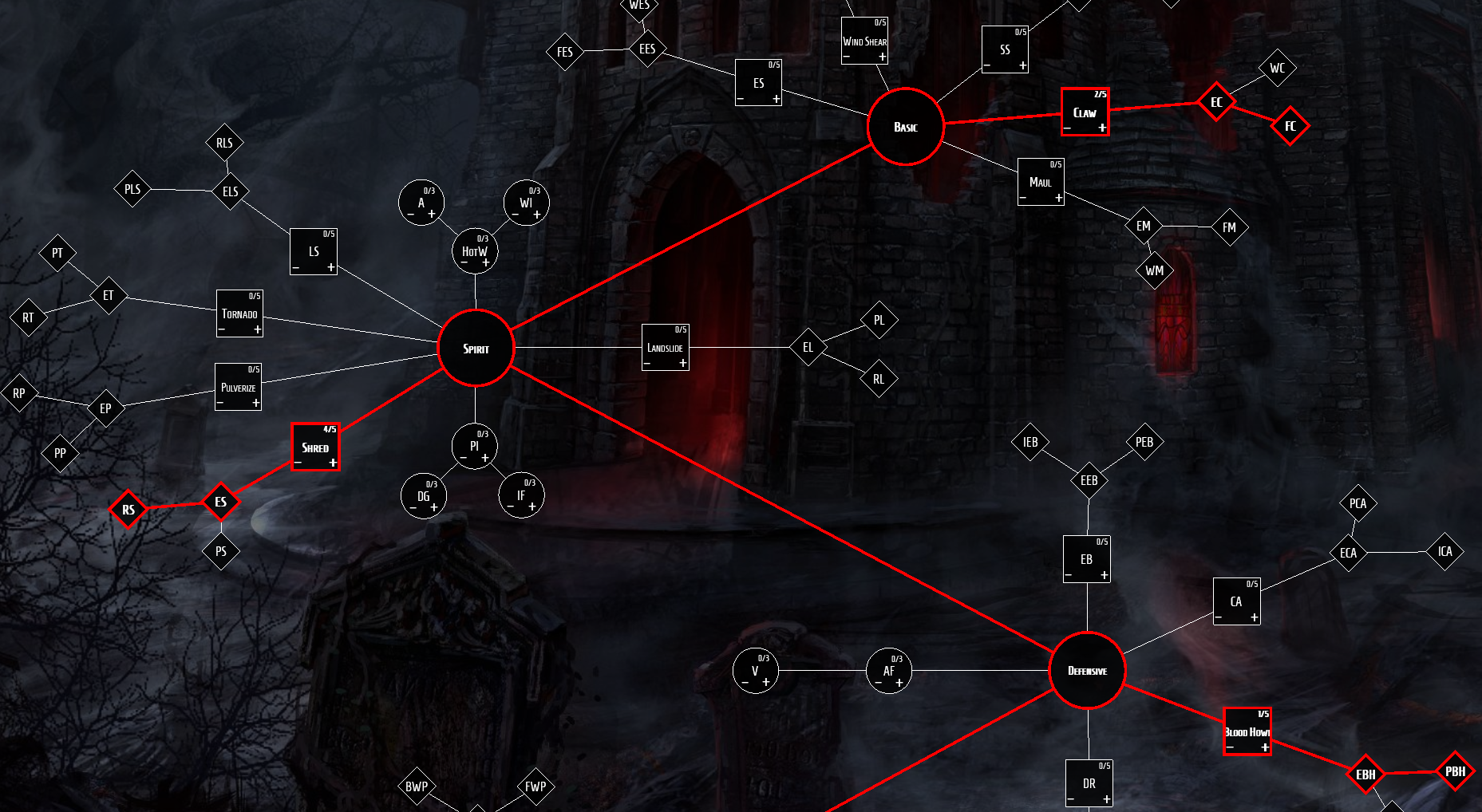This screenshot has width=1482, height=812.
Task: Select the Pulverize skill node
Action: click(x=238, y=387)
